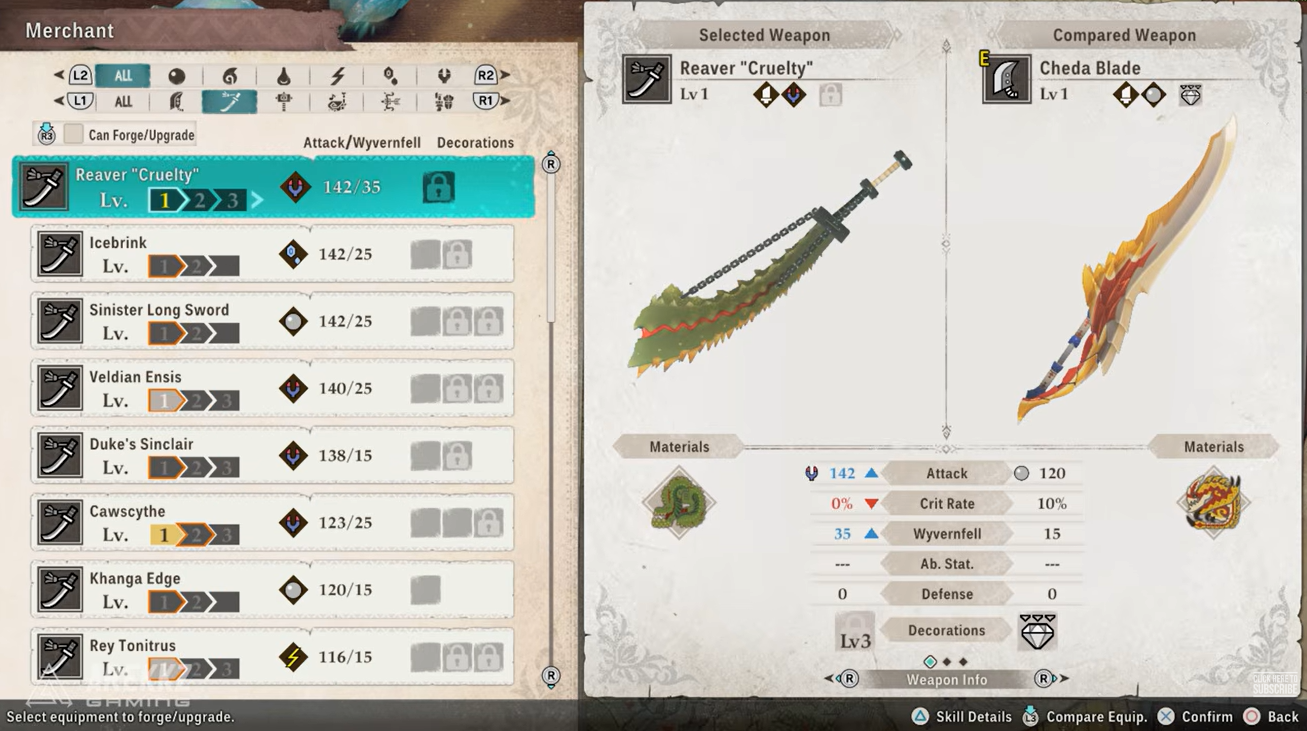Filter by the lightning bolt element tab
This screenshot has height=731, width=1307.
click(337, 76)
